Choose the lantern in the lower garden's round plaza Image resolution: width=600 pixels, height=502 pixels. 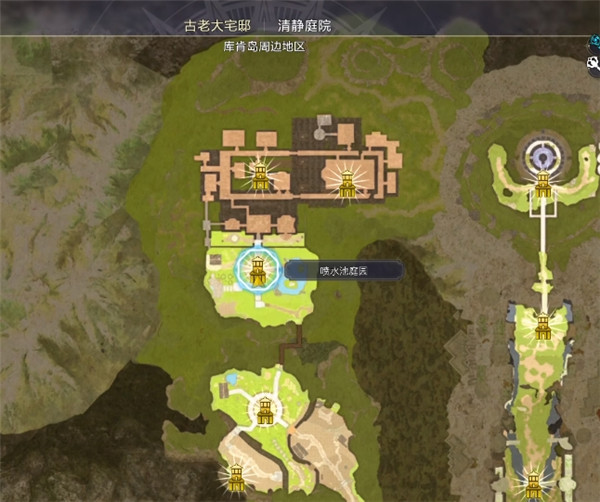(x=265, y=408)
